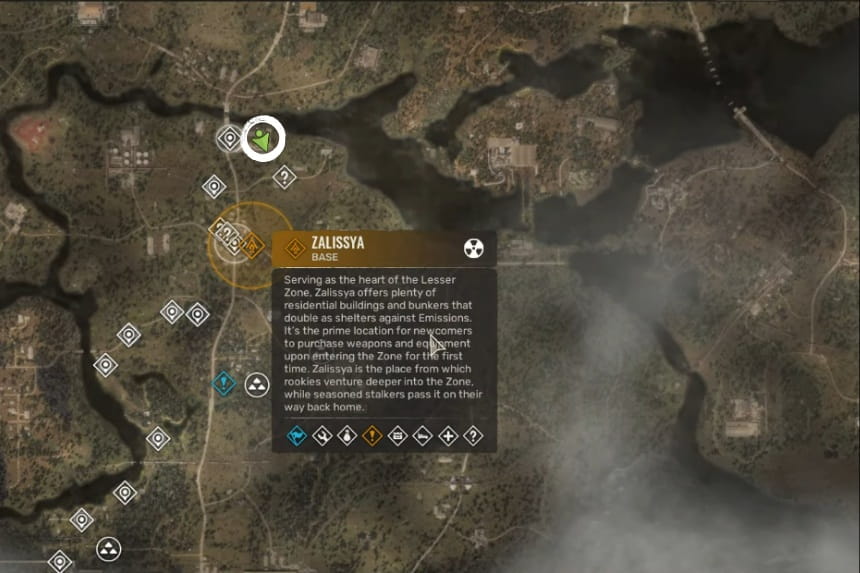Select the wrench technician icon in the tooltip
This screenshot has height=573, width=860.
pos(322,435)
